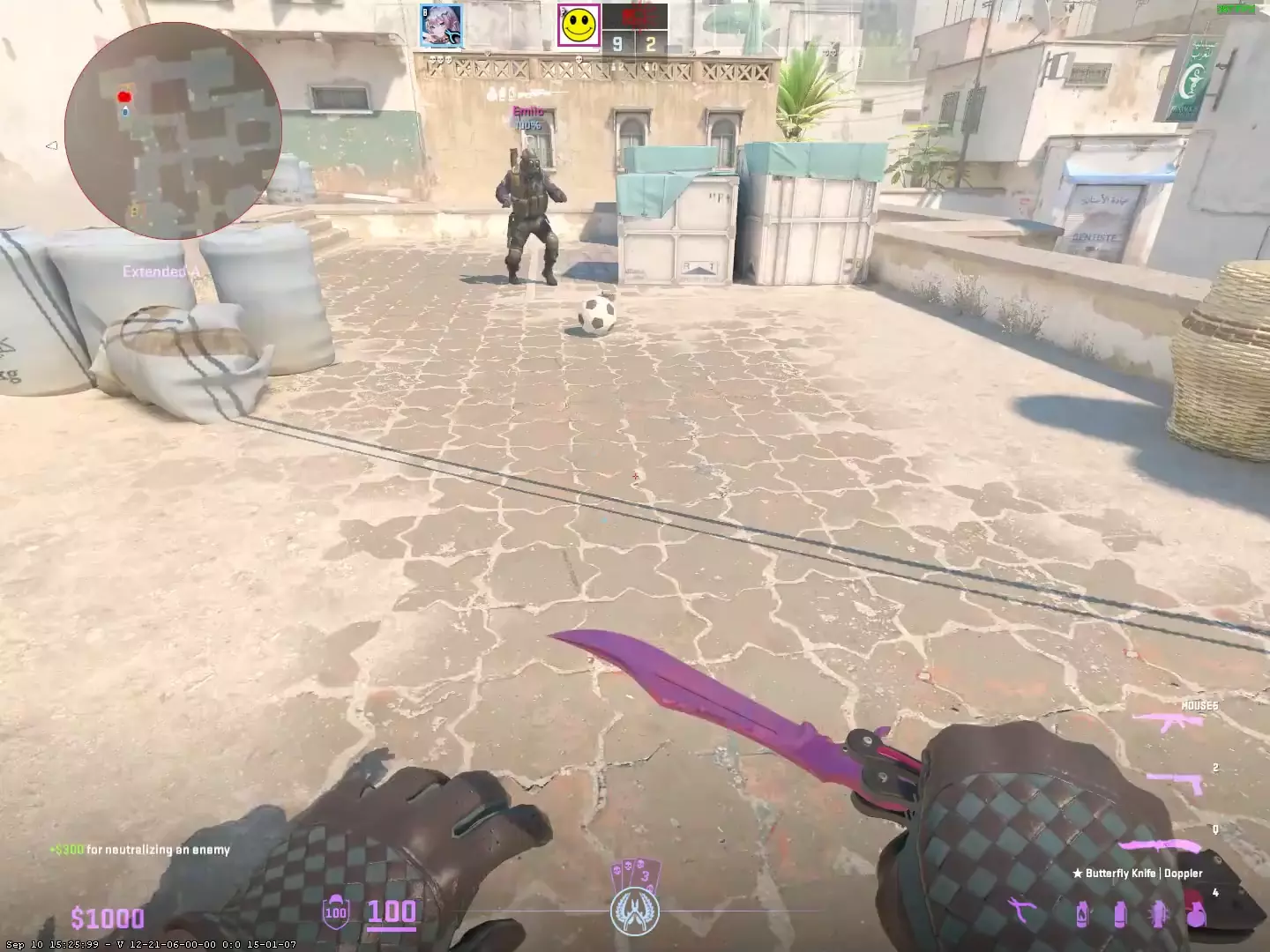
Task: Click the armor shield icon beside health
Action: coord(335,914)
